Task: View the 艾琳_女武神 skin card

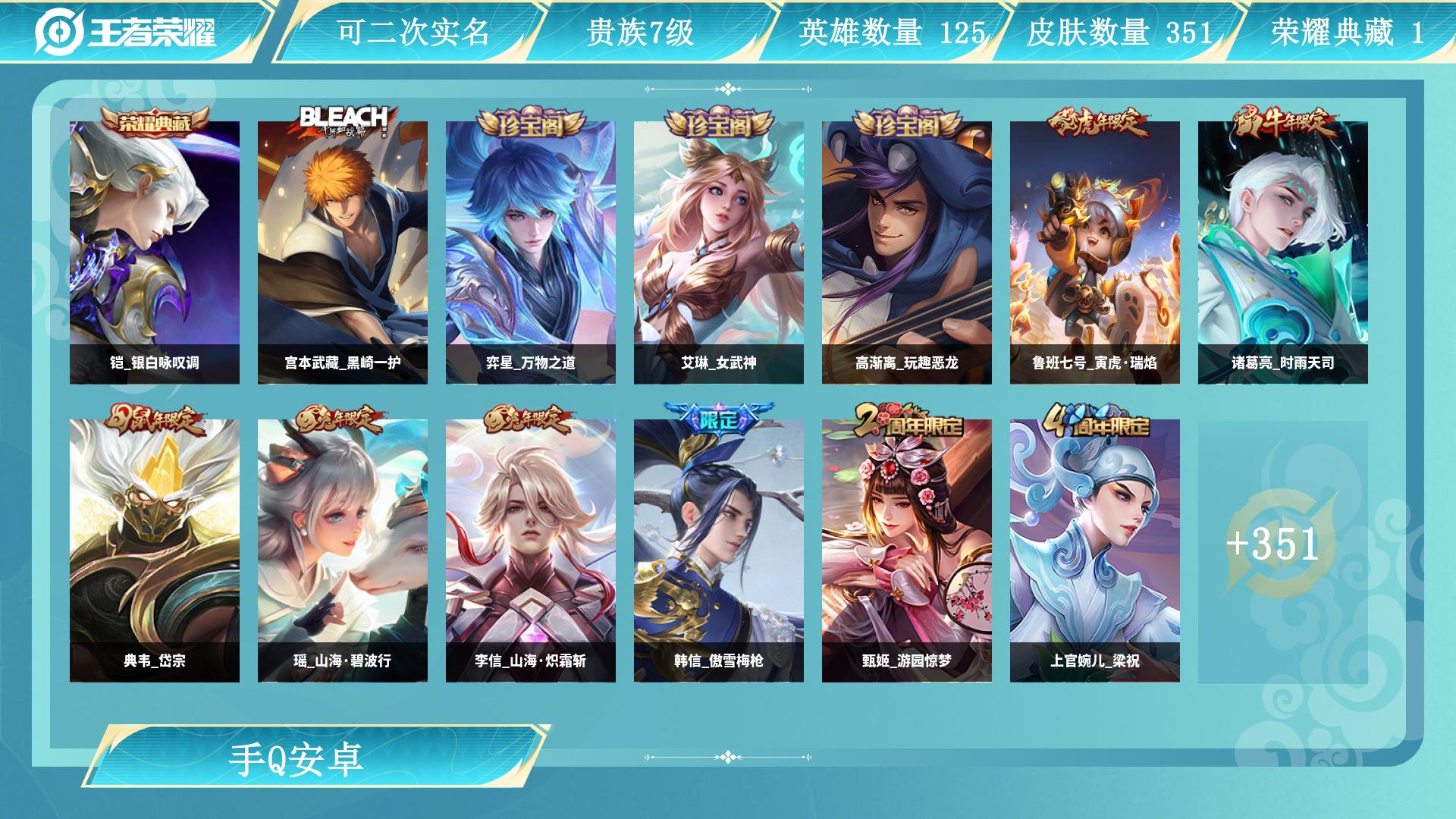Action: [719, 253]
